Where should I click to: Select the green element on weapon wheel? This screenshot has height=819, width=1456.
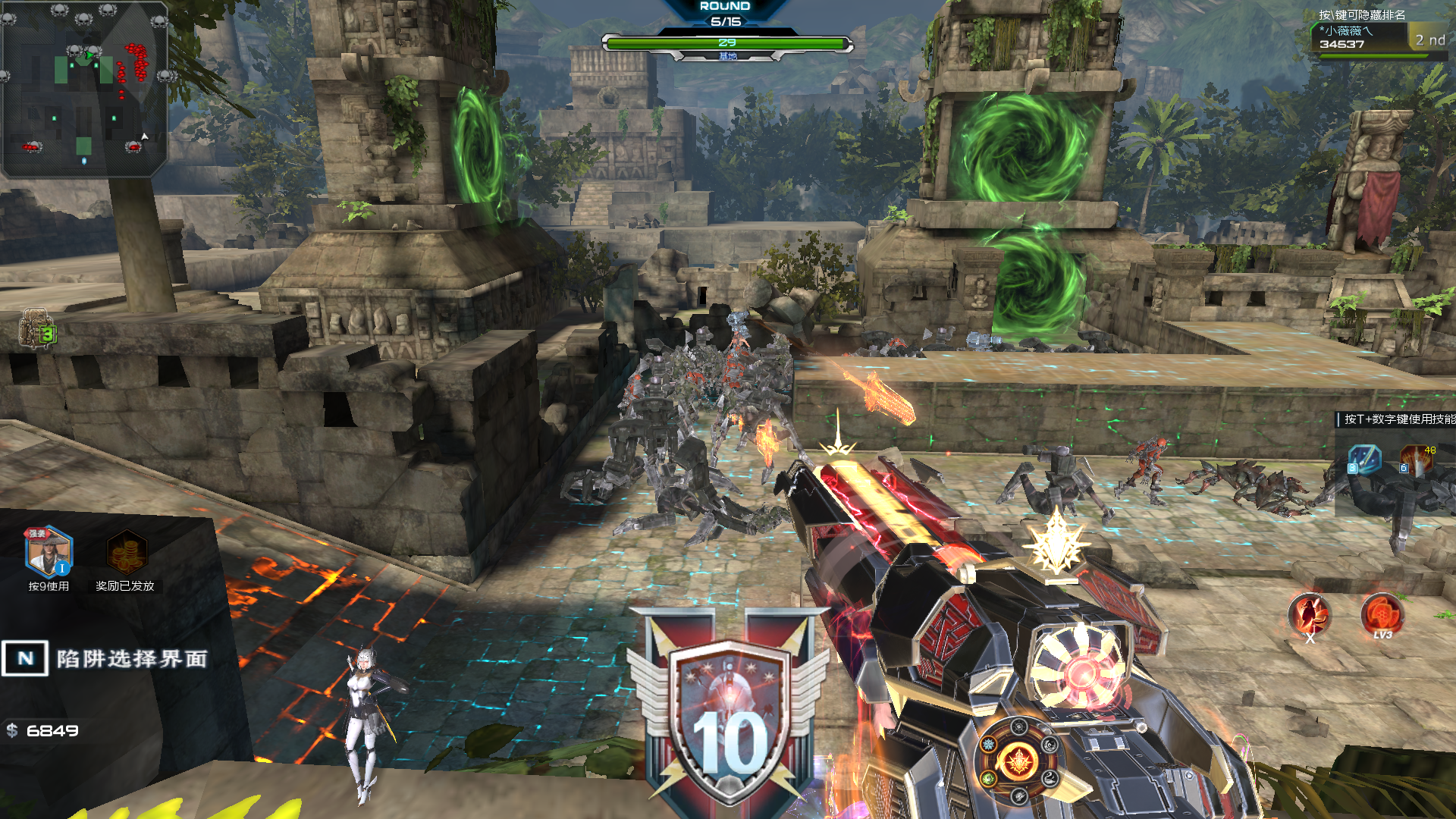pyautogui.click(x=989, y=778)
